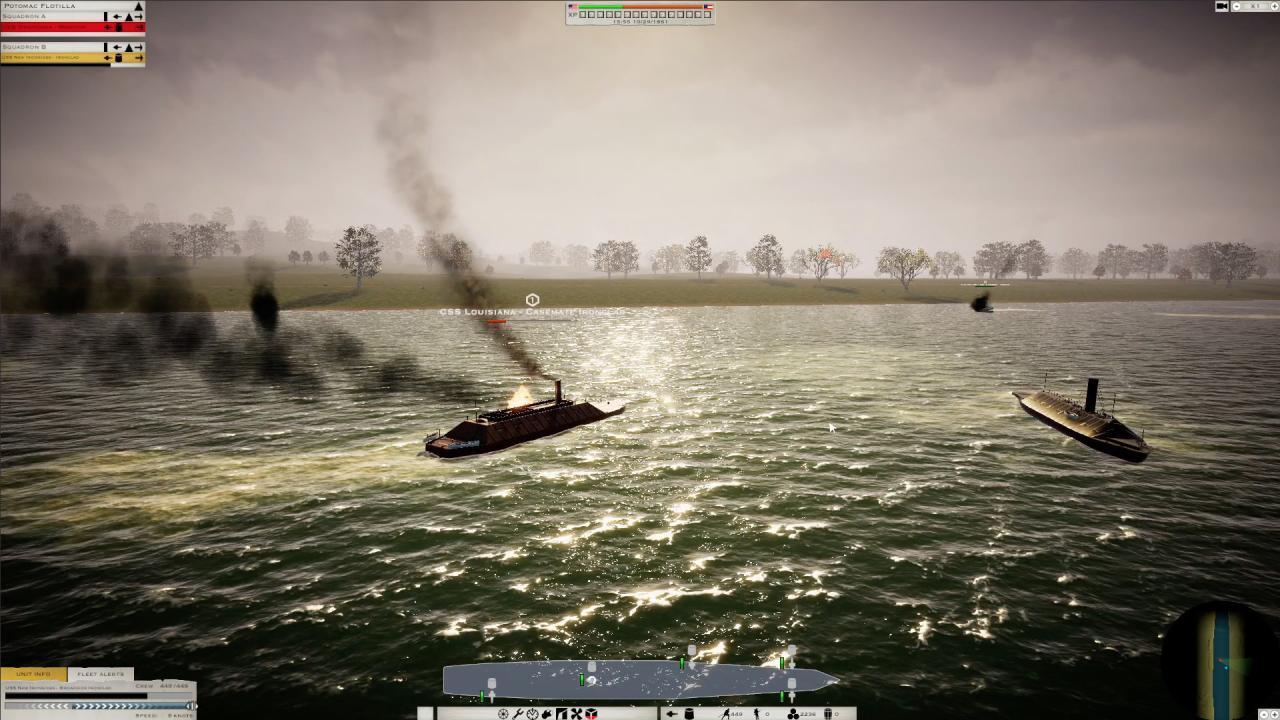Click the marine count icon showing 449
This screenshot has width=1280, height=720.
(731, 713)
